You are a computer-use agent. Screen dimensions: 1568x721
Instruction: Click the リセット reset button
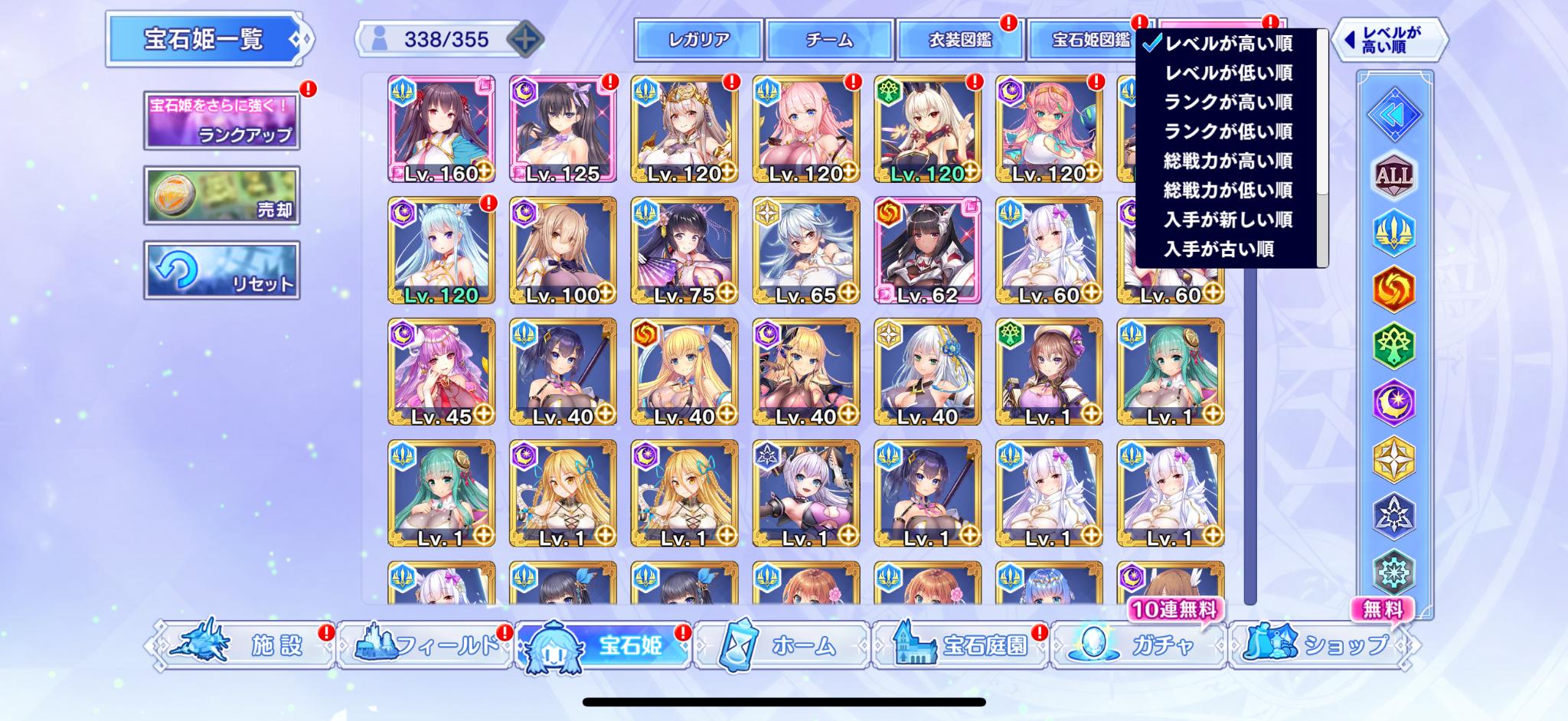pos(221,269)
